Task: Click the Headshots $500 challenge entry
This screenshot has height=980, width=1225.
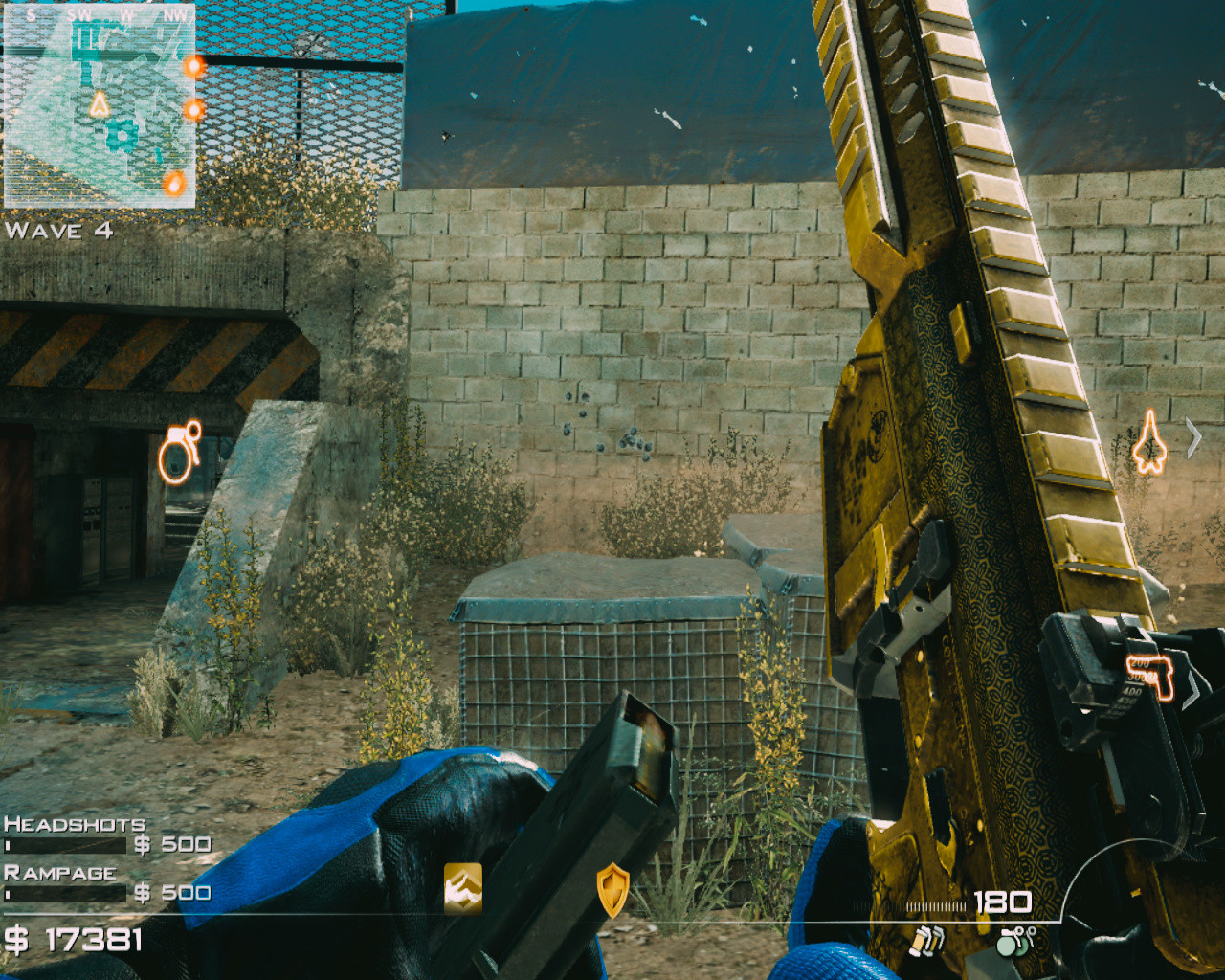Action: 105,835
